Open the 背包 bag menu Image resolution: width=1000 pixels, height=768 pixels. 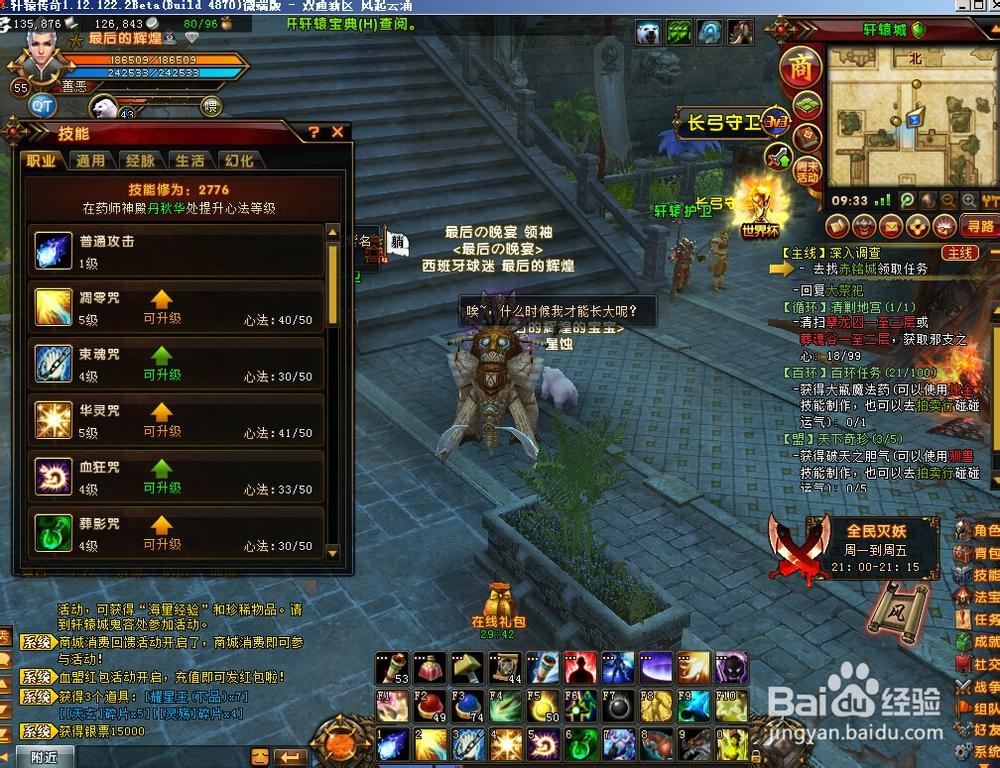[x=978, y=553]
